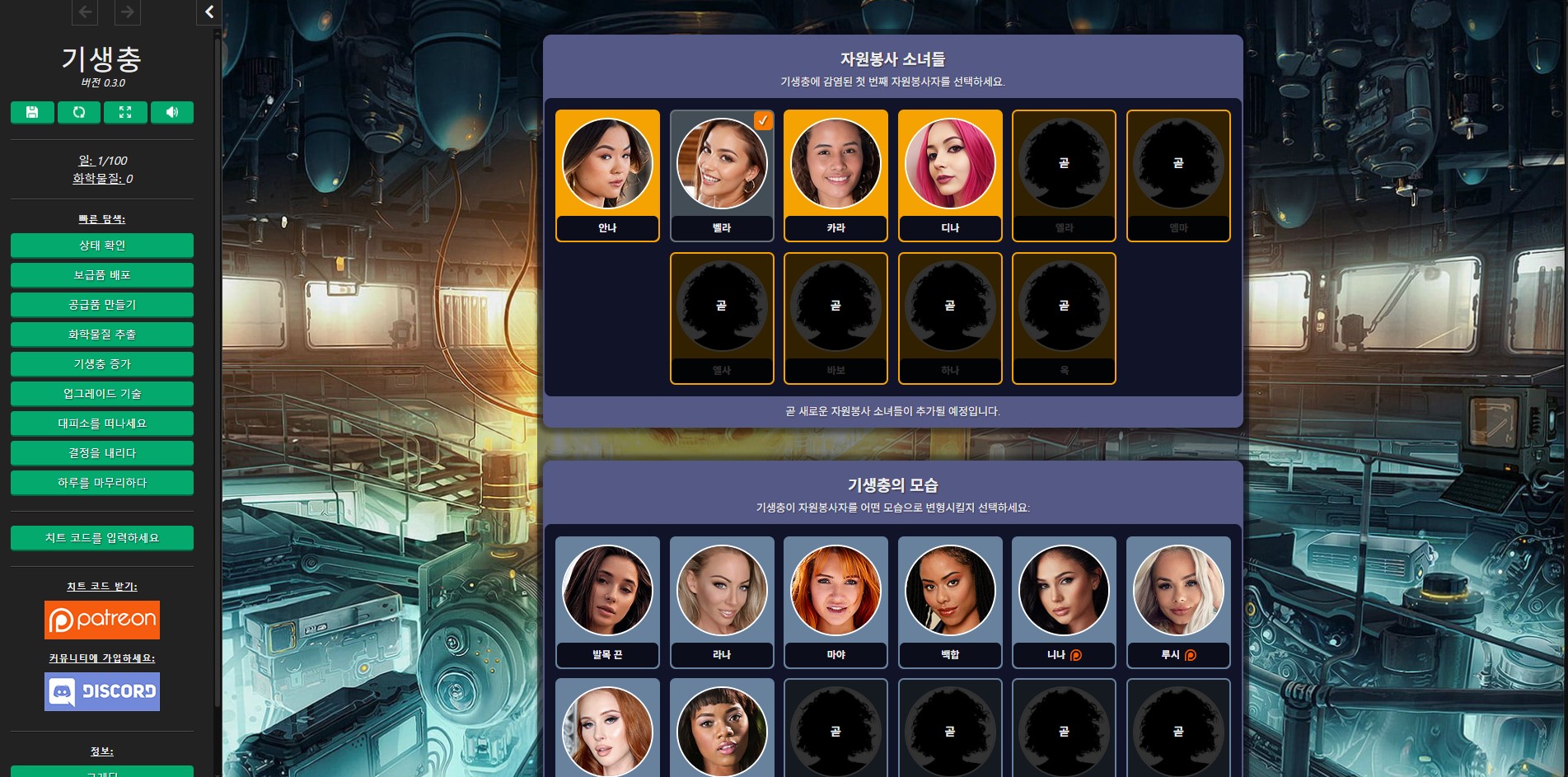Screen dimensions: 1568x777
Task: Open the Patreon link
Action: tap(102, 620)
